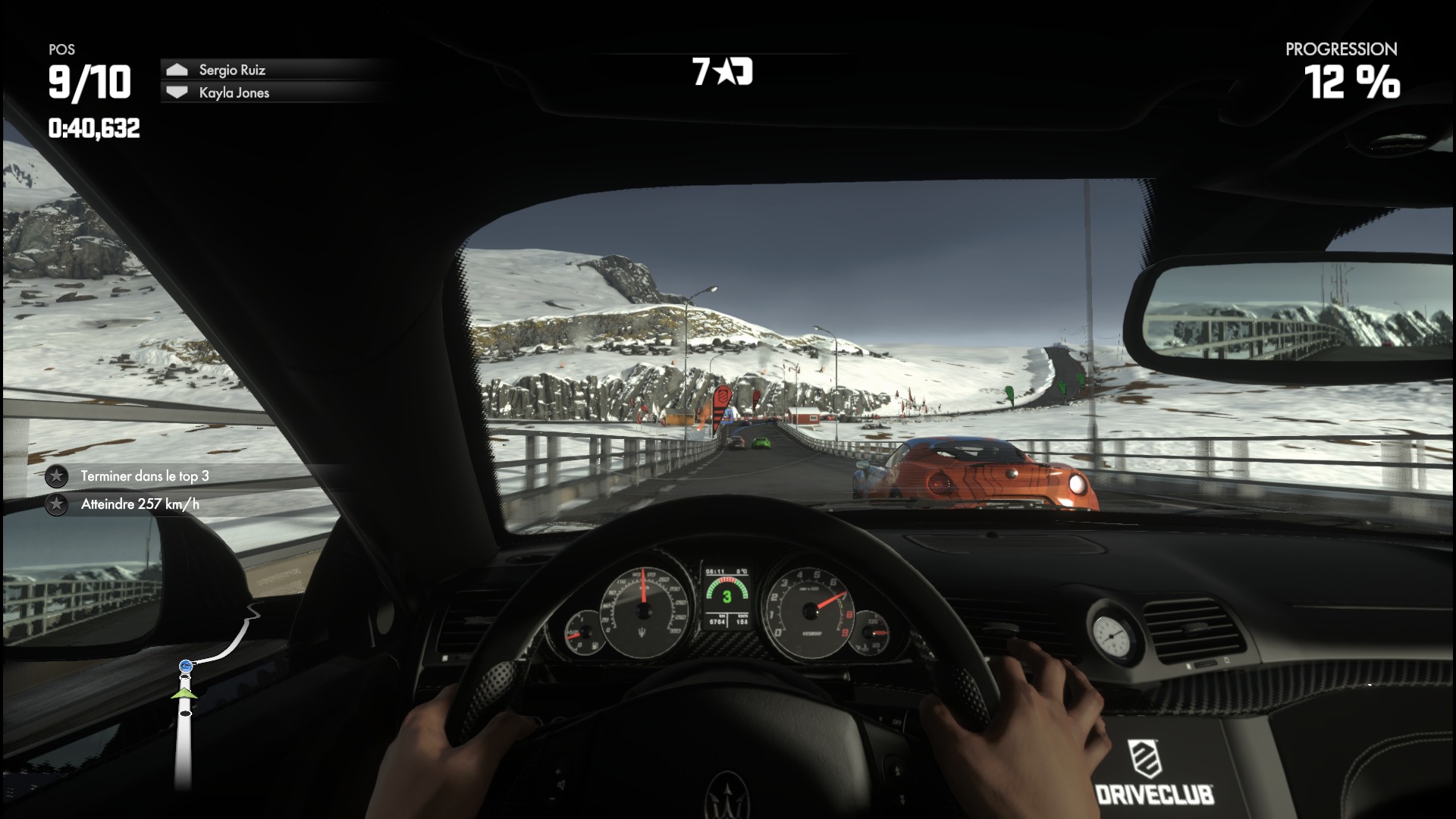Select the Sergio Ruiz driver row
This screenshot has height=819, width=1456.
pos(232,70)
